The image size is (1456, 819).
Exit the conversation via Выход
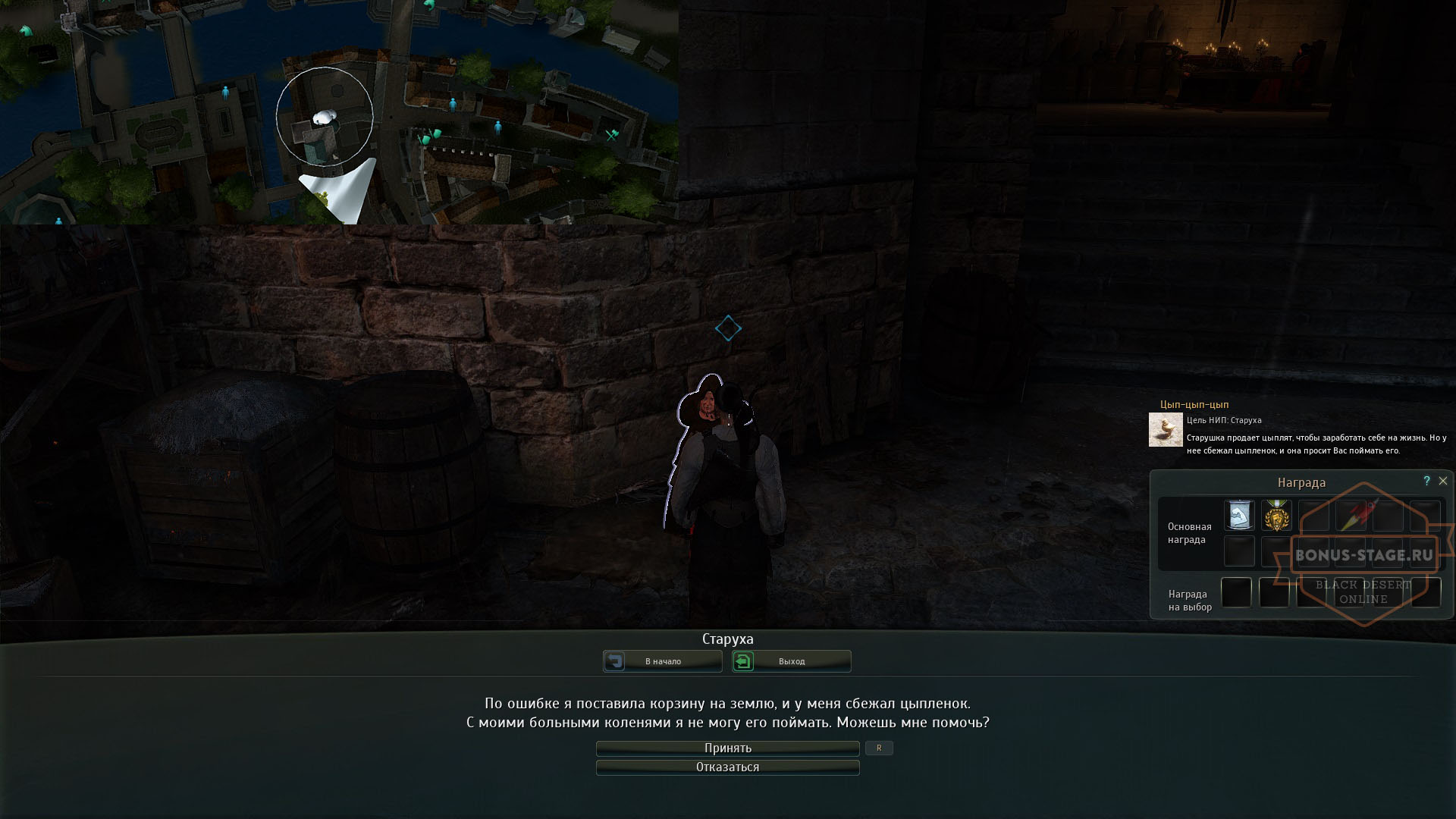pyautogui.click(x=791, y=661)
